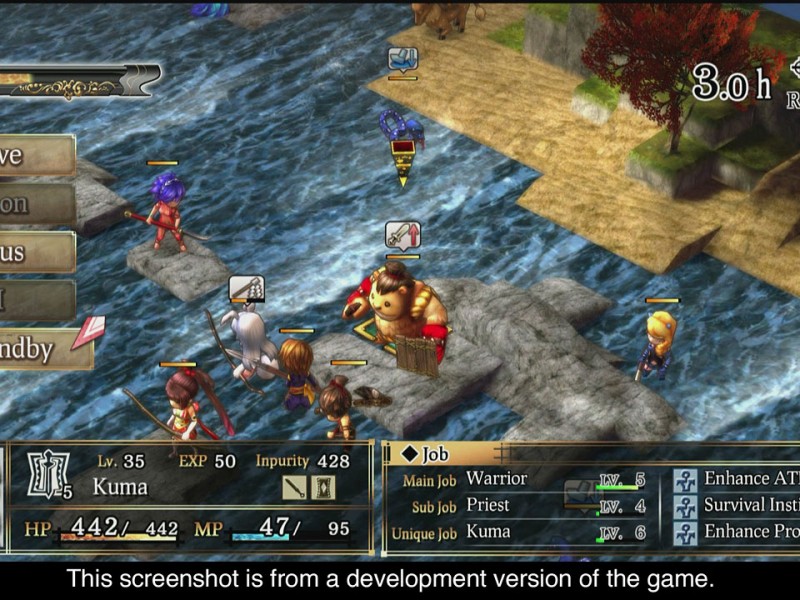
Task: Select the Kuma unique job row
Action: [x=520, y=533]
